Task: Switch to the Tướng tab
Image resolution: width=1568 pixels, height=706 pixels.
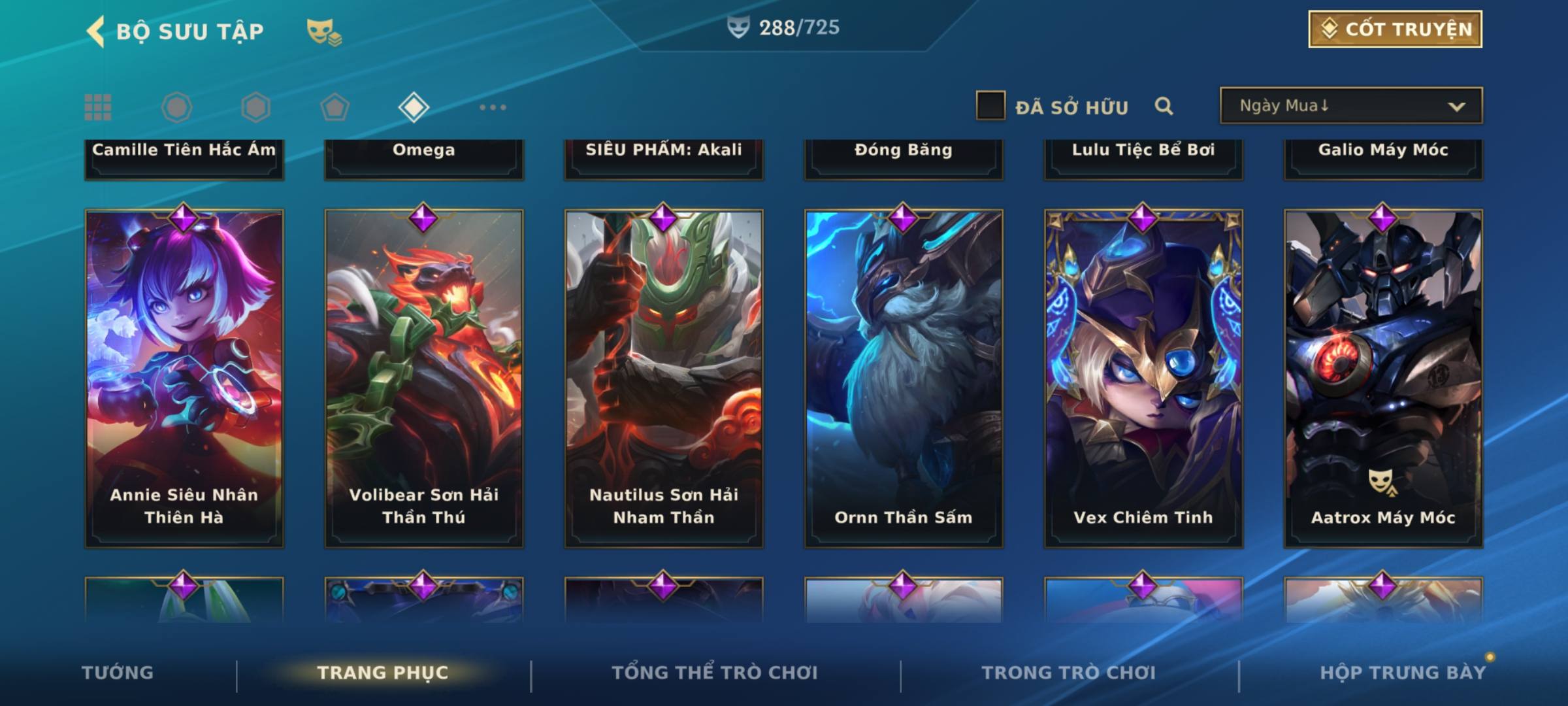Action: pyautogui.click(x=118, y=673)
